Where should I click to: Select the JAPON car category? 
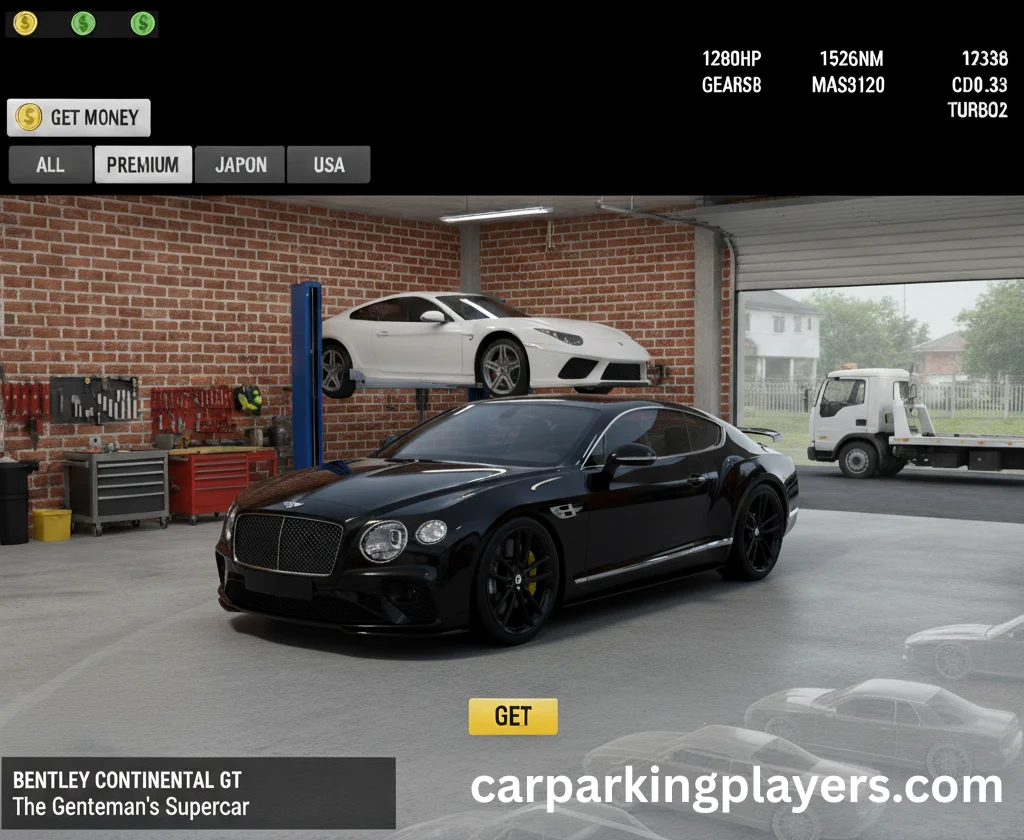[240, 165]
